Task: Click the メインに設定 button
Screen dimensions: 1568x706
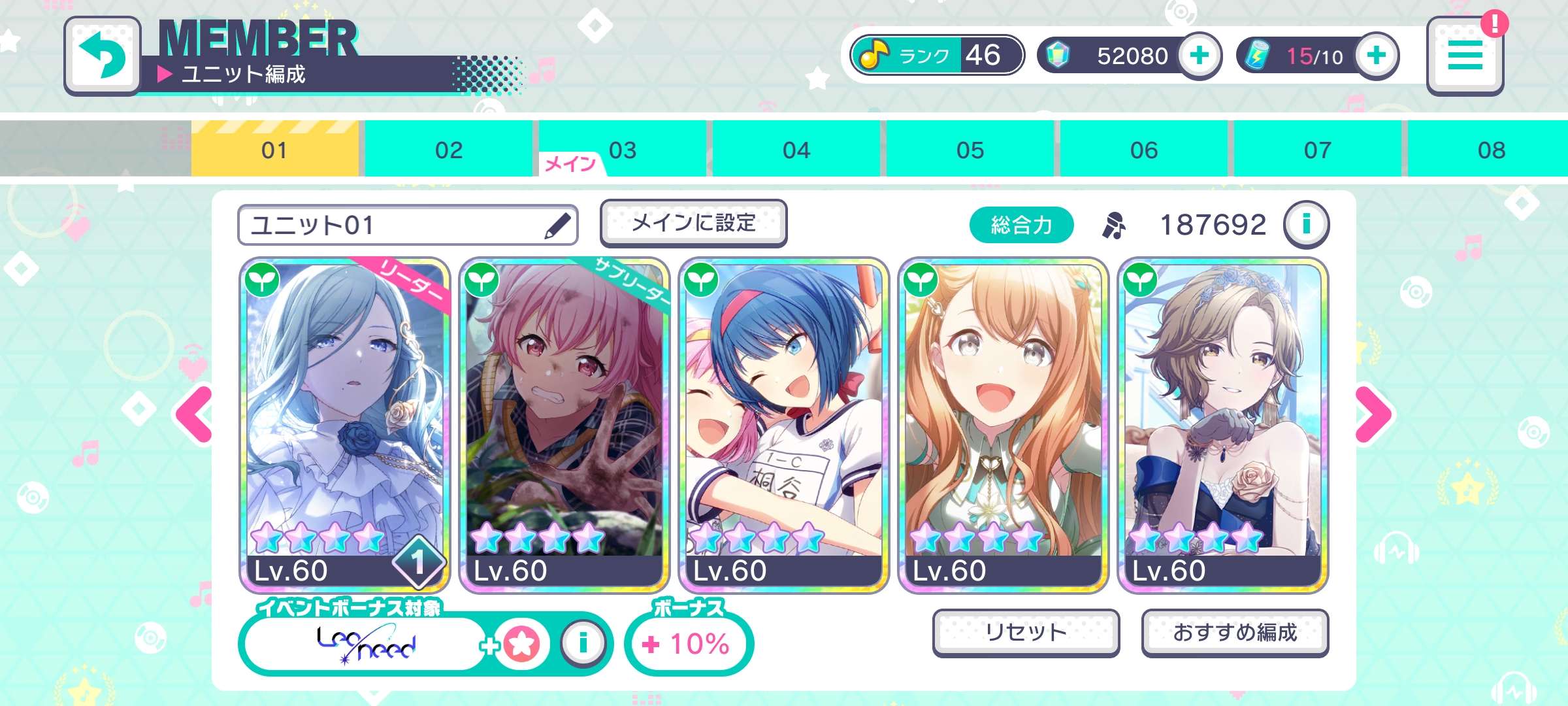Action: (693, 224)
